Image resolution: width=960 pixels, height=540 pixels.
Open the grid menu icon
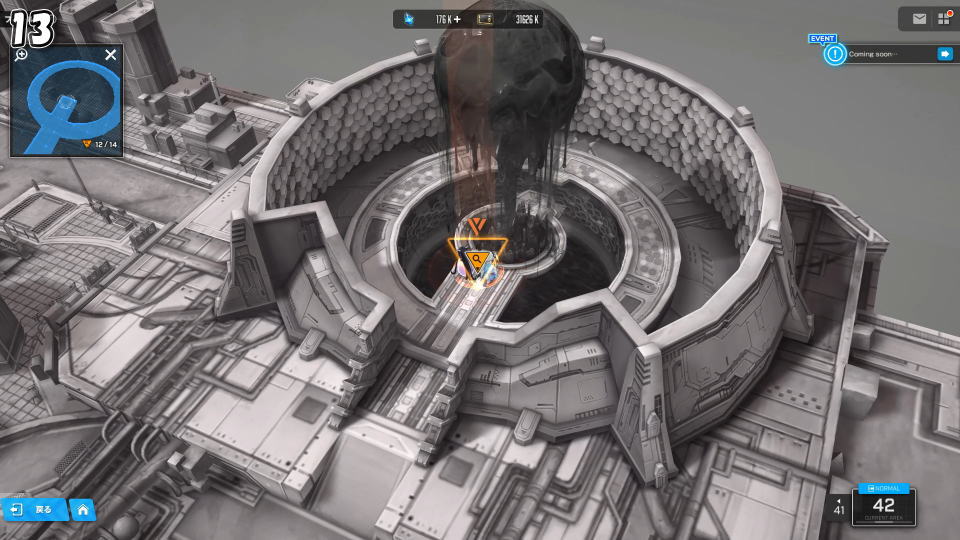pos(943,18)
